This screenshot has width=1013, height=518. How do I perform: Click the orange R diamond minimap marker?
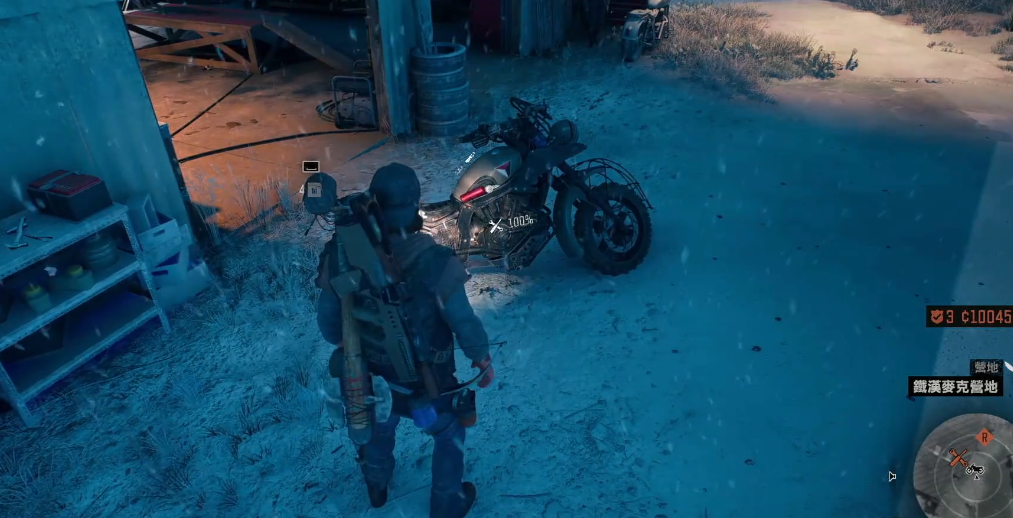984,437
